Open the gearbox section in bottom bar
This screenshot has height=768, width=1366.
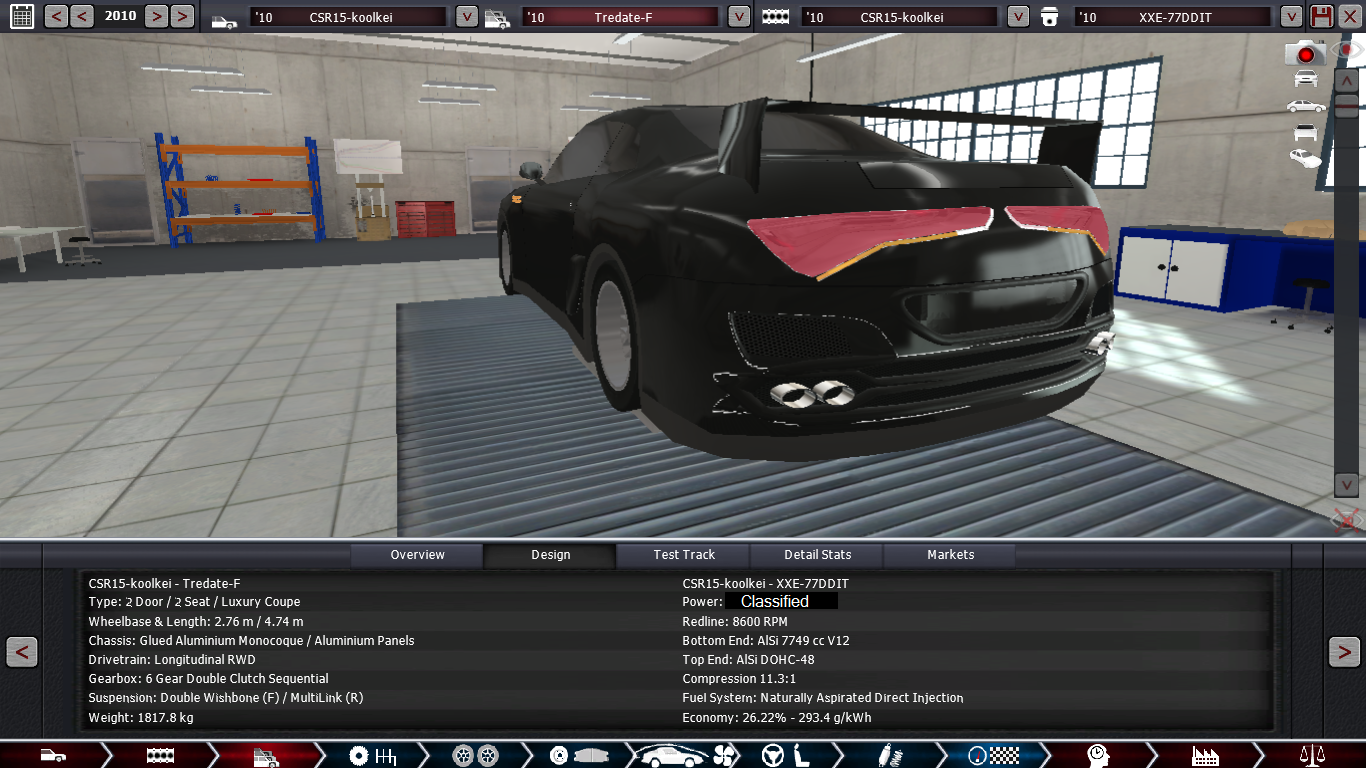tap(371, 755)
